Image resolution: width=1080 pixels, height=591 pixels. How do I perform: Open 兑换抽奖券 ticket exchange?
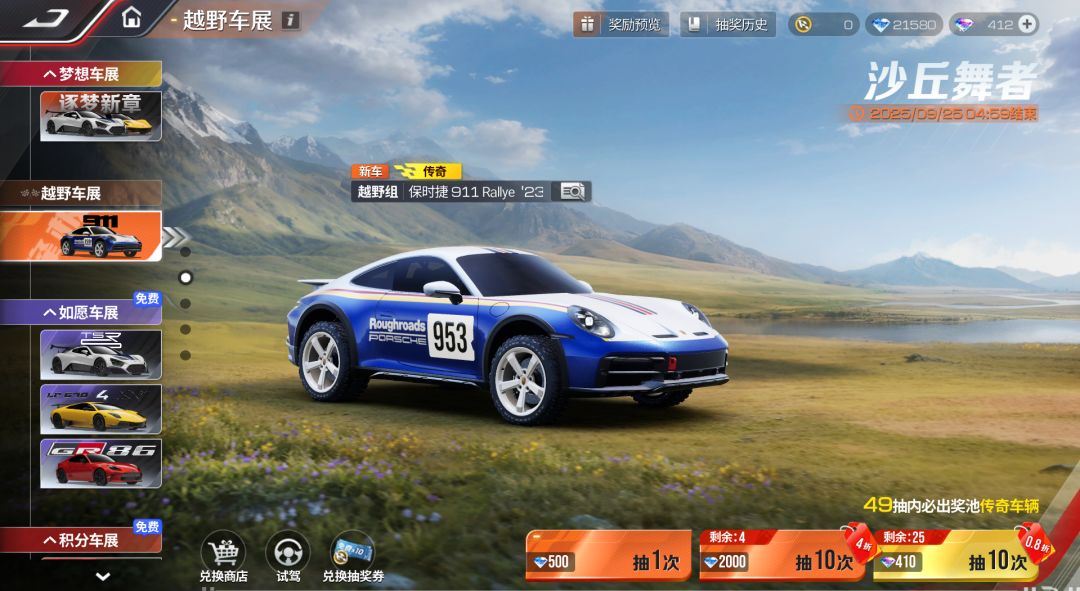pyautogui.click(x=353, y=556)
